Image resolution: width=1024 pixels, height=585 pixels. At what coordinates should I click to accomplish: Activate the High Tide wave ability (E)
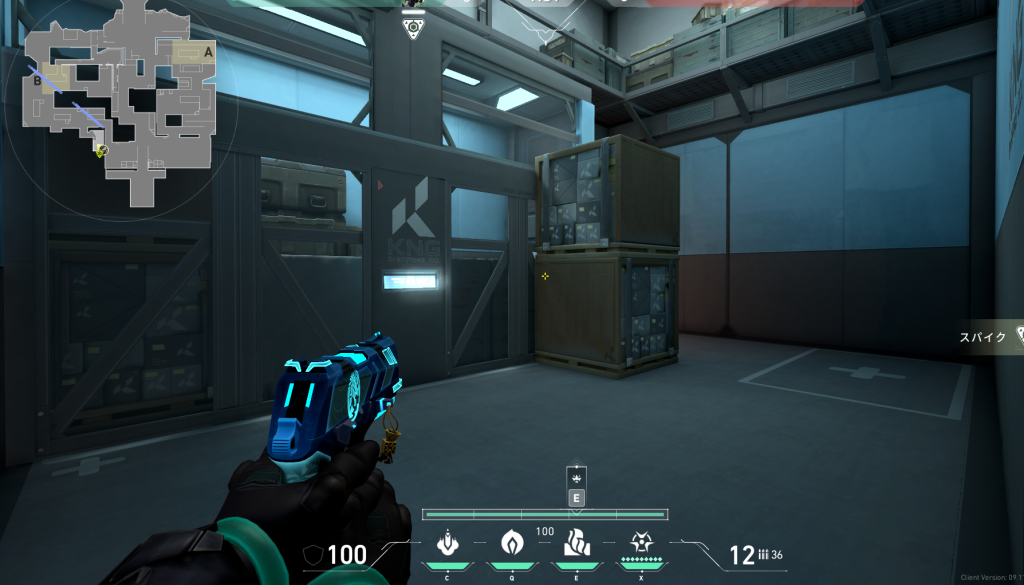click(577, 543)
